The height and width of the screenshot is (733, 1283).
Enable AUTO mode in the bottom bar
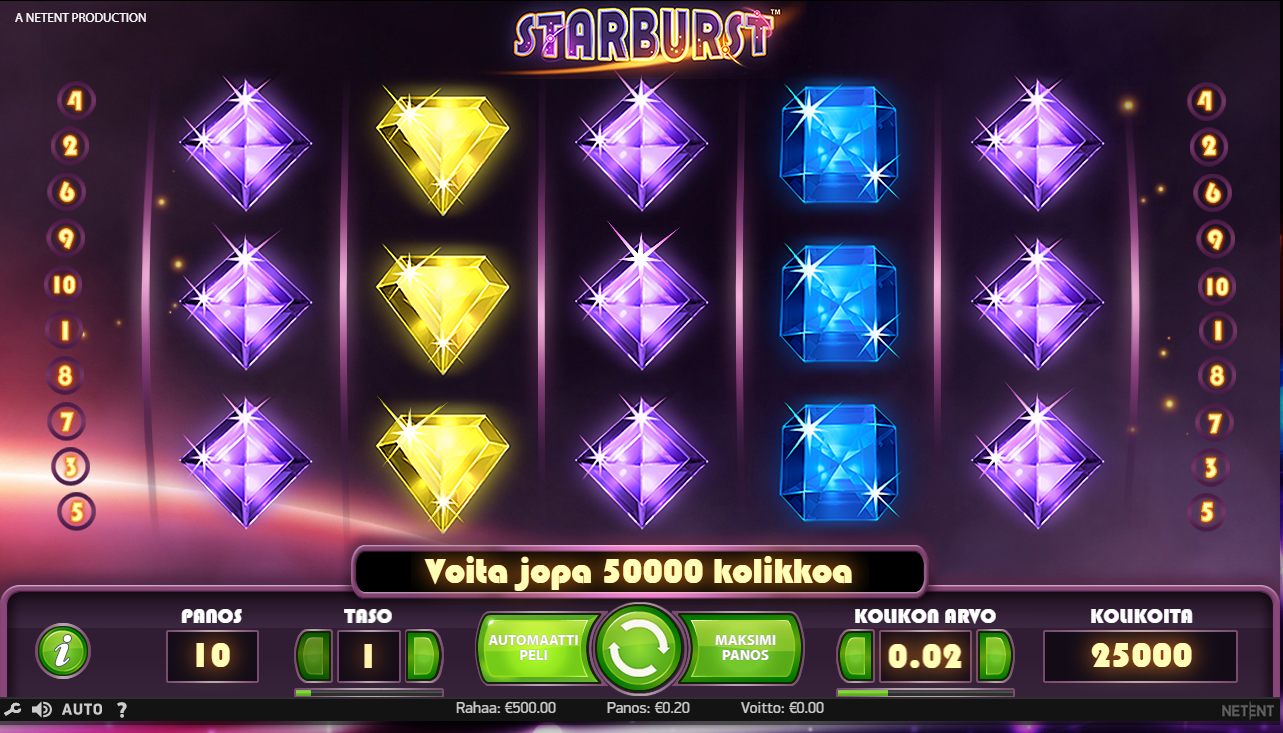(83, 709)
